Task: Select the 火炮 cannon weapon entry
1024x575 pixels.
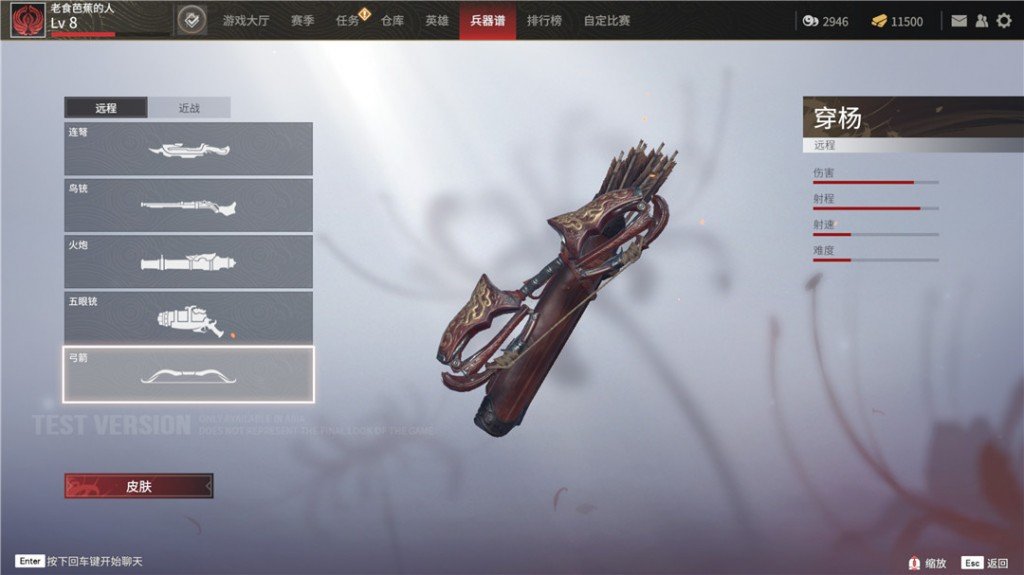Action: pos(188,261)
